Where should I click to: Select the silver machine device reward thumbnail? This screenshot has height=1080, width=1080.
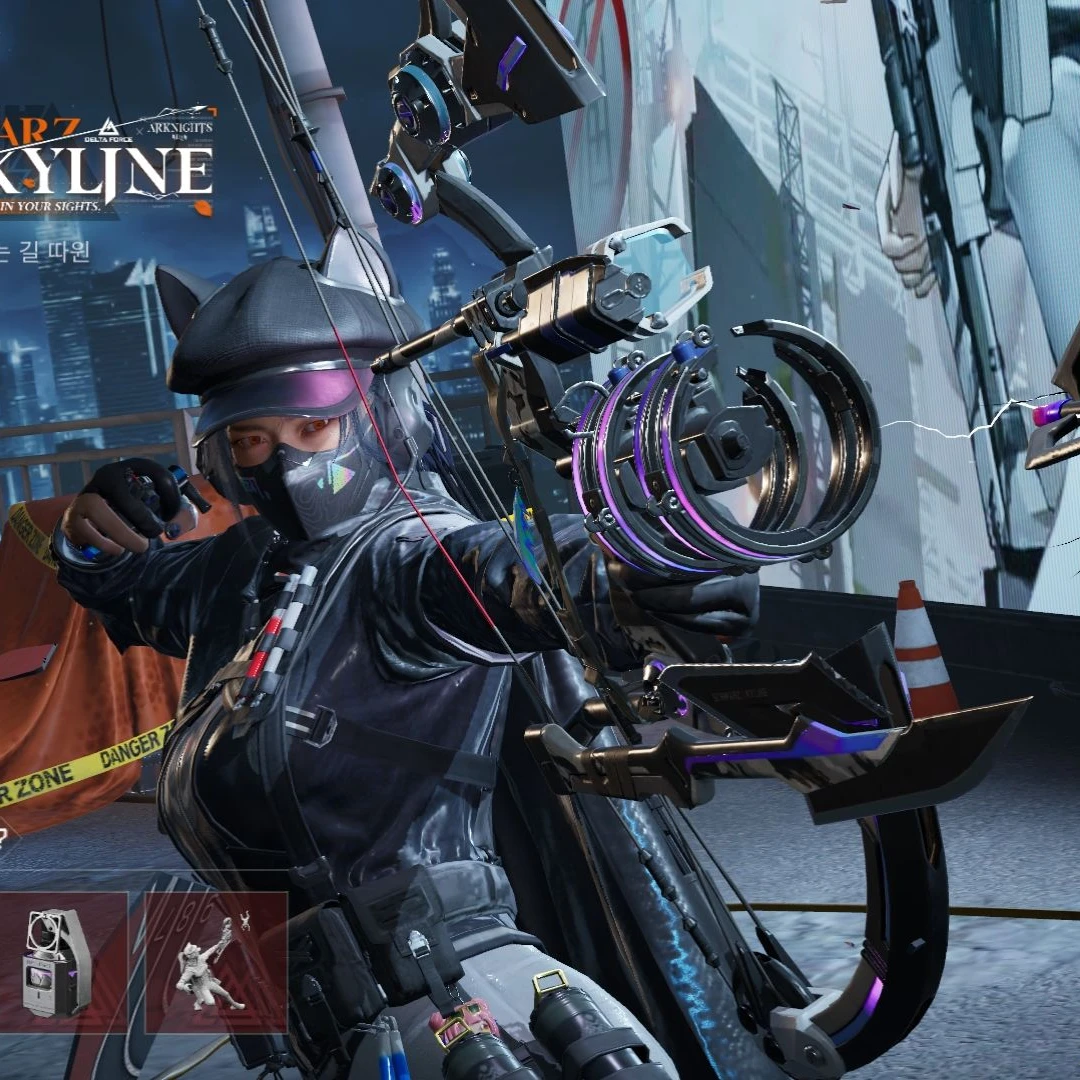point(60,962)
